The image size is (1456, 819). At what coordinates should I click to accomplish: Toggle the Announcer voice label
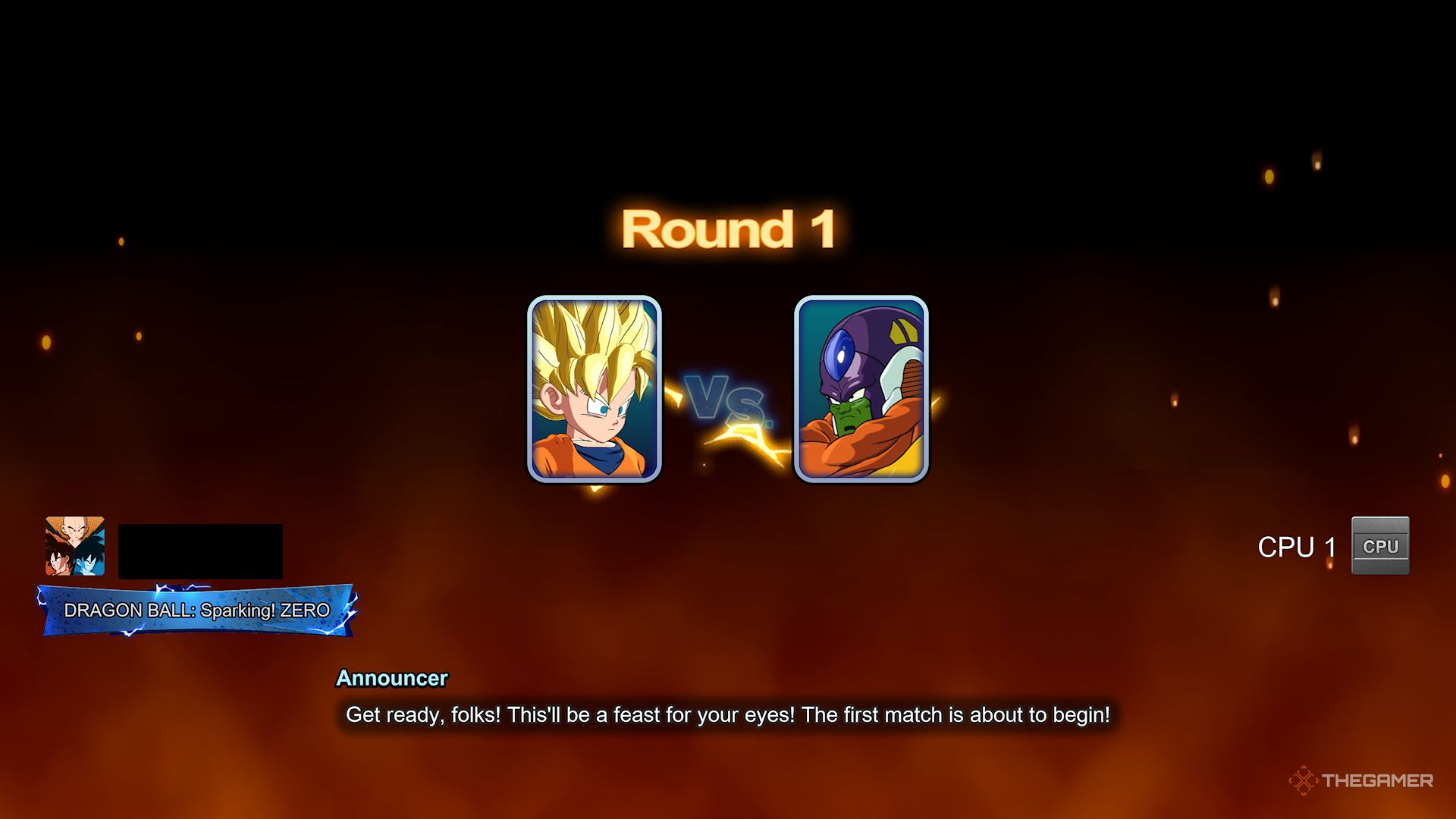(x=393, y=679)
